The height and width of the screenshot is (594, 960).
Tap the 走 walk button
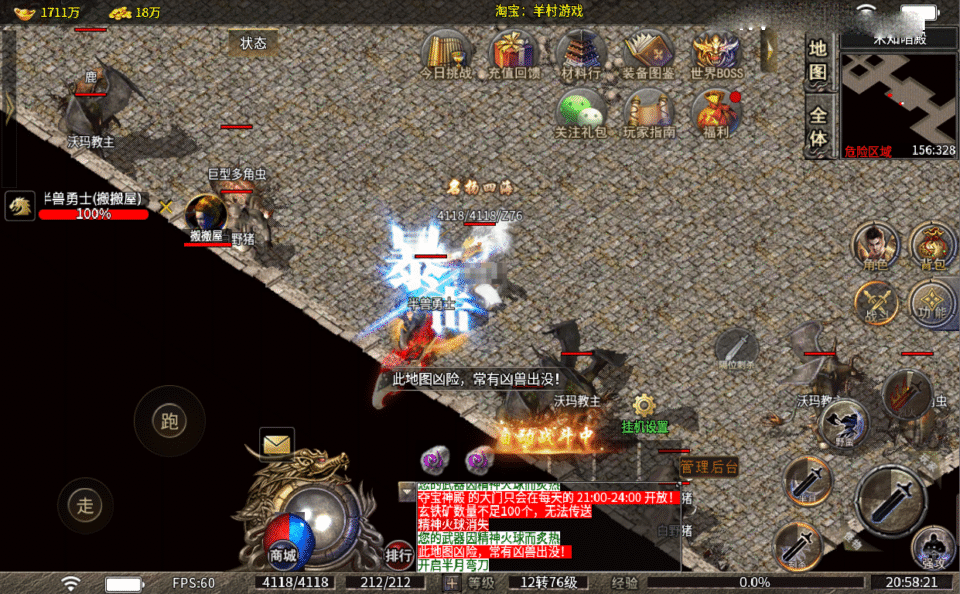[x=85, y=505]
